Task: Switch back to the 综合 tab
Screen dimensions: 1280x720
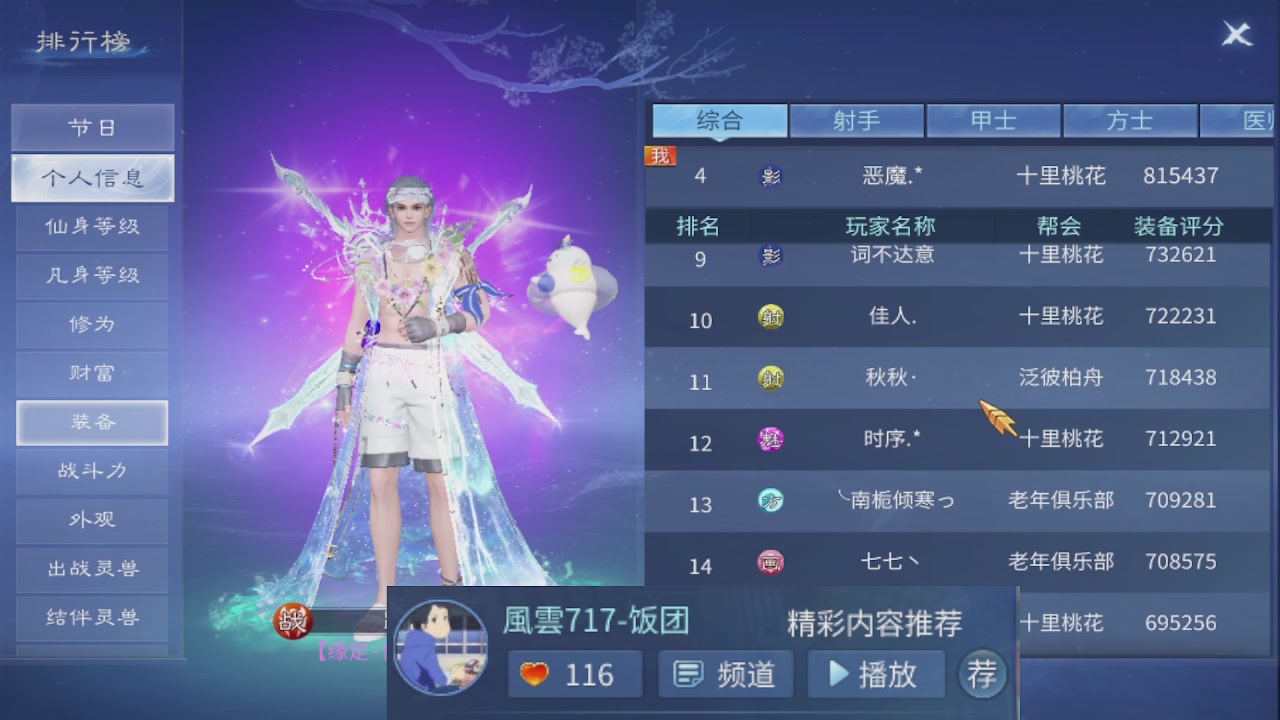Action: 719,120
